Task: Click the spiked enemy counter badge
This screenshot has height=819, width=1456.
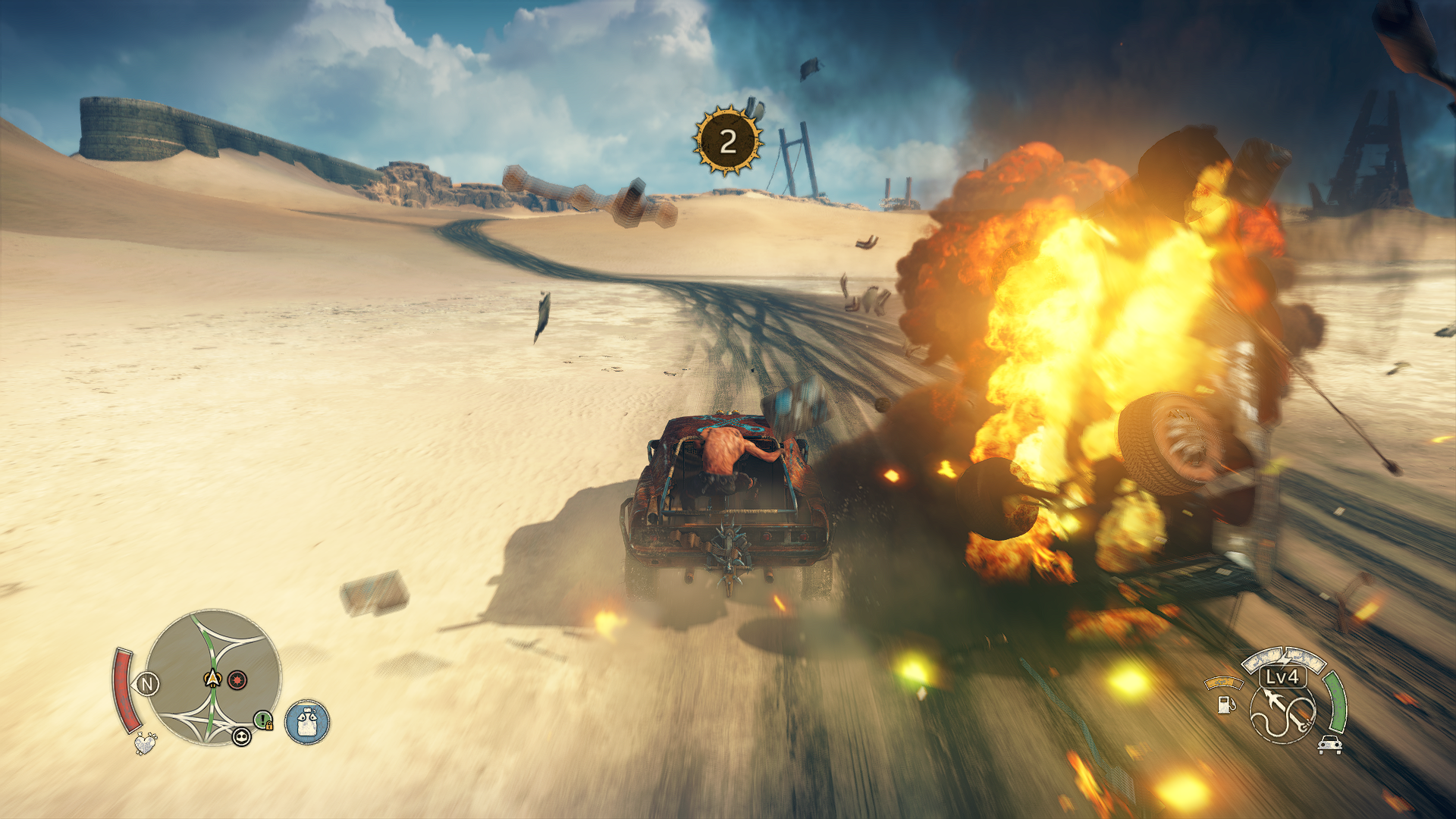Action: [x=727, y=141]
